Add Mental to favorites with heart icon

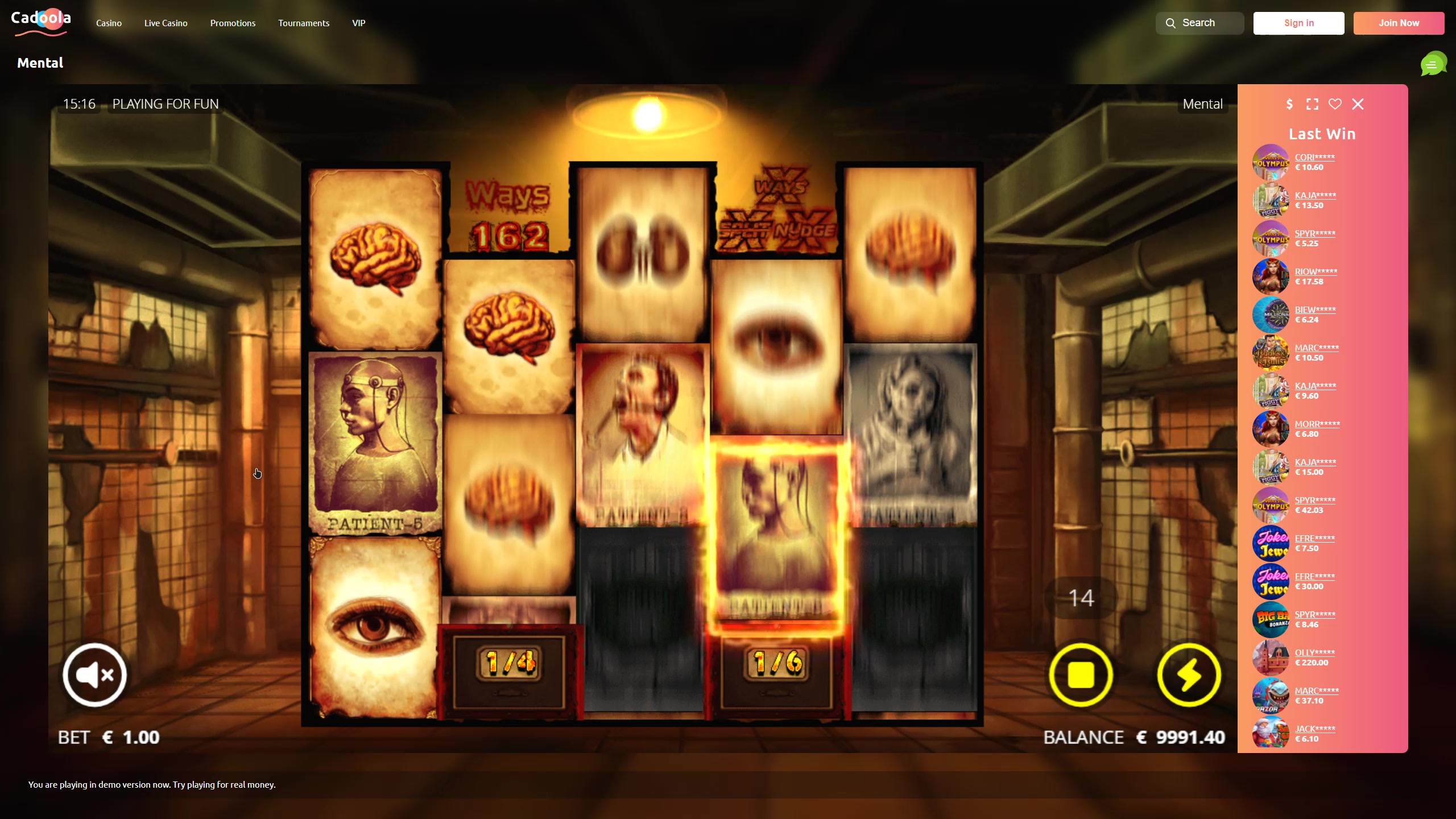(1335, 104)
